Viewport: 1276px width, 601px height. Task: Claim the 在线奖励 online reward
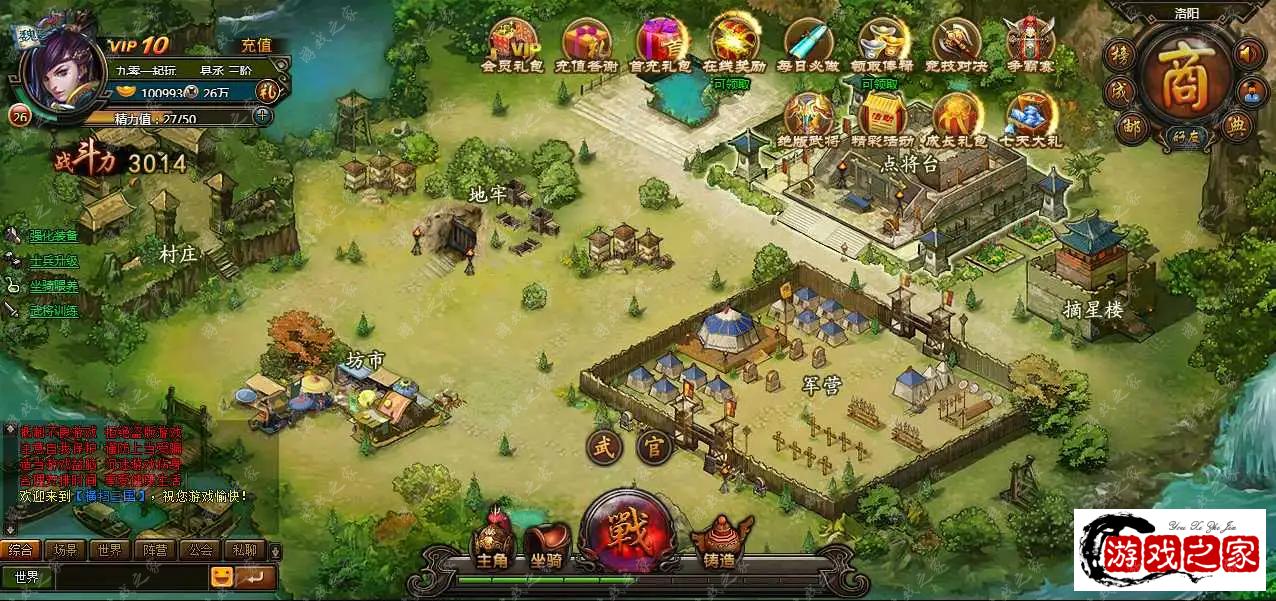pos(734,42)
